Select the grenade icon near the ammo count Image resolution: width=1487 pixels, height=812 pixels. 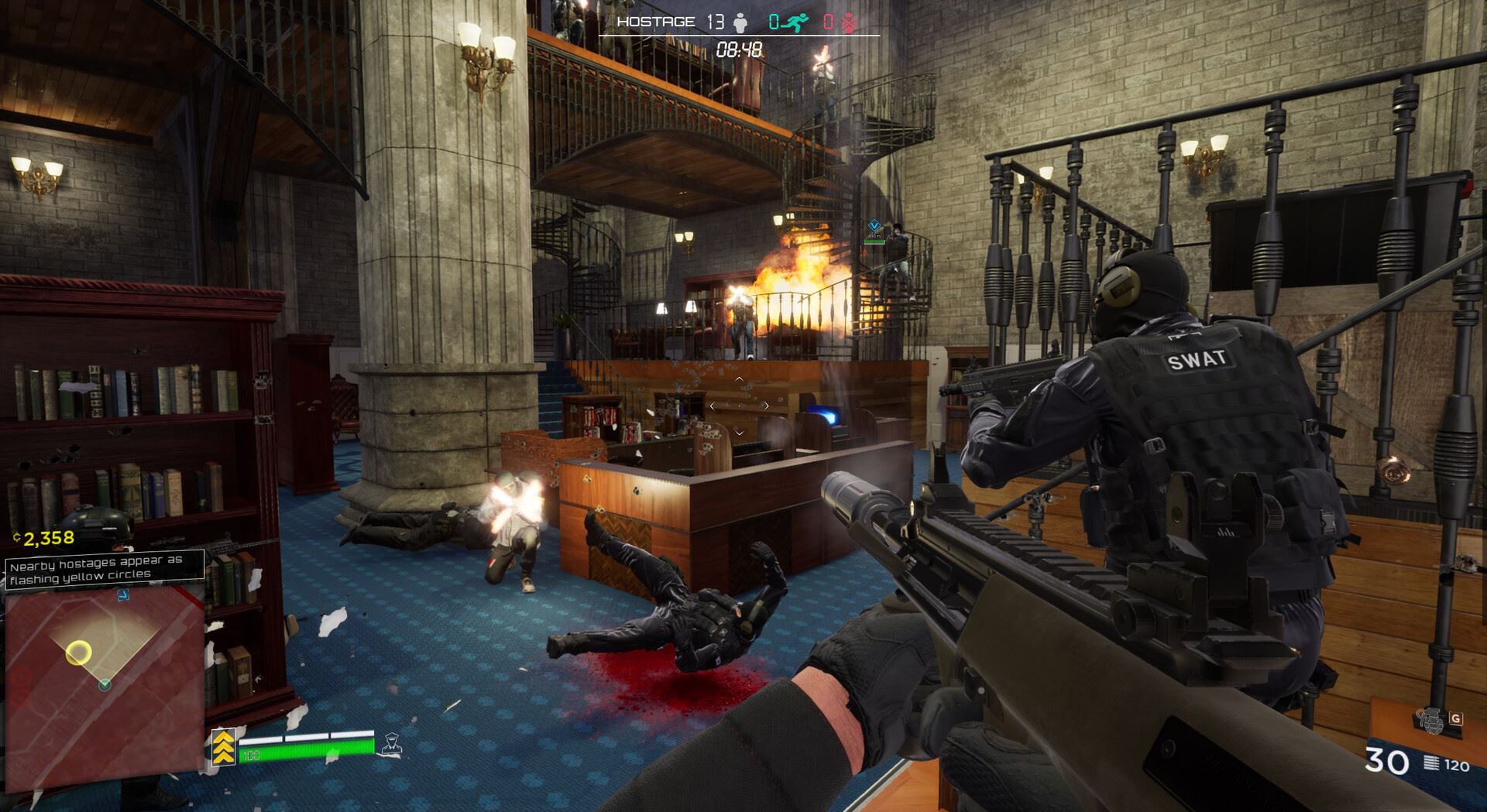[1432, 721]
